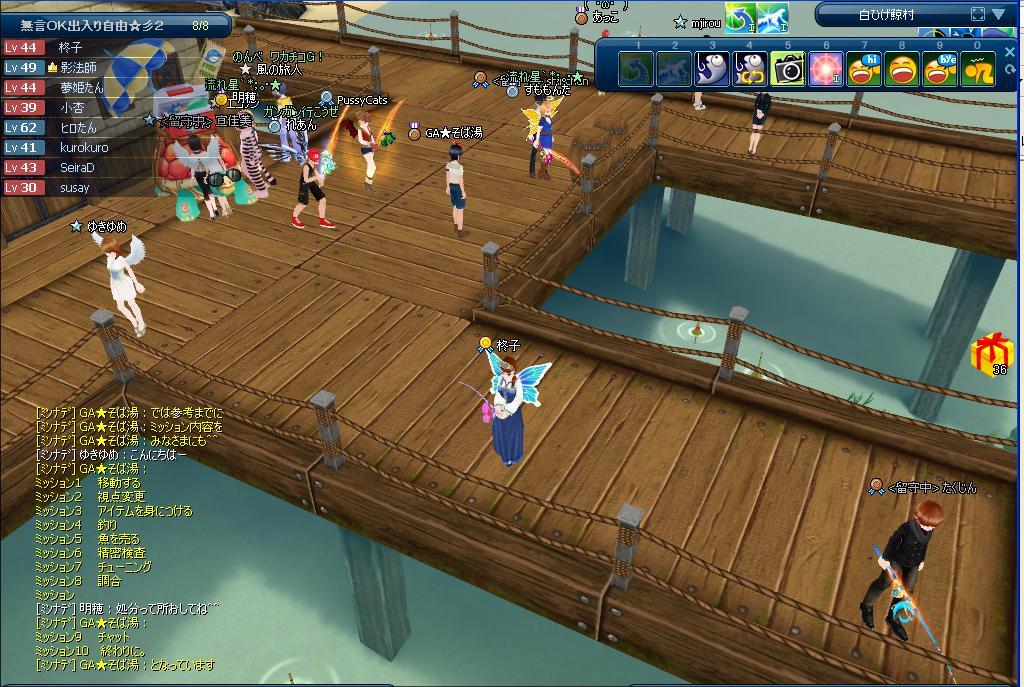Play the laughing face emote in slot 8

[x=902, y=69]
